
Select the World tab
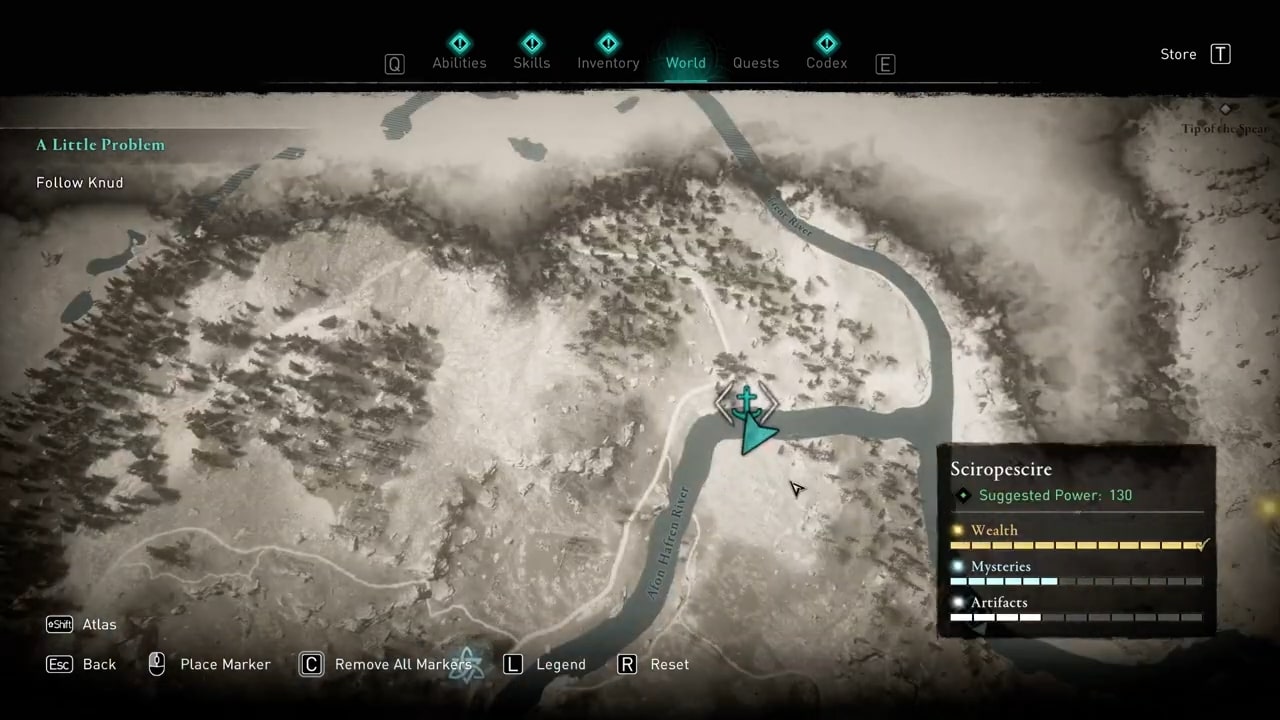pos(686,62)
